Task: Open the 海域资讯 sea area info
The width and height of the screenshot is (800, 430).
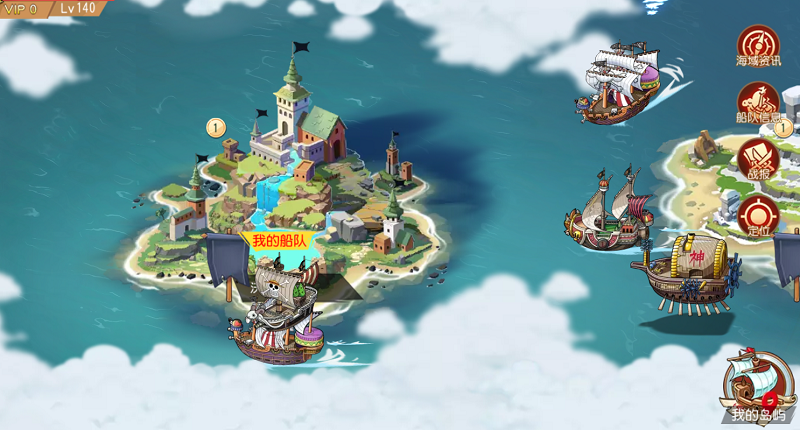Action: [758, 46]
